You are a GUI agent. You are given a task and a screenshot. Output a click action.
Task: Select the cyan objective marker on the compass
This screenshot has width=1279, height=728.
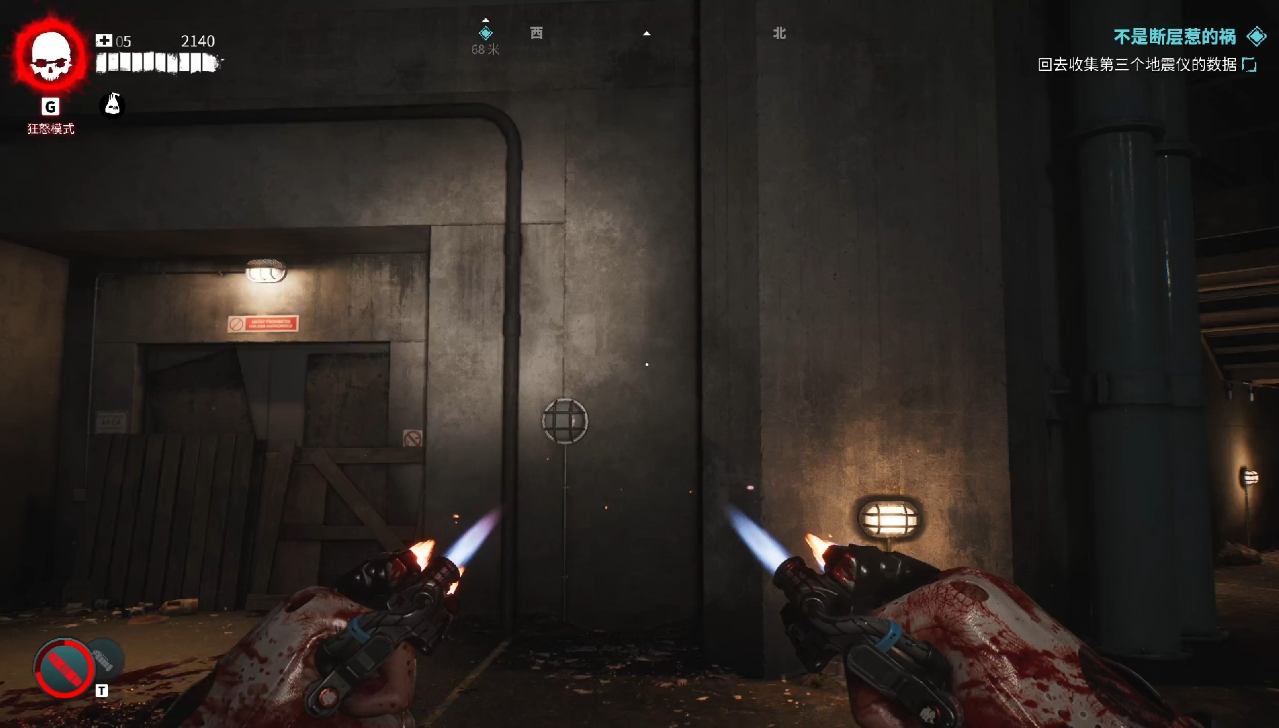tap(486, 33)
